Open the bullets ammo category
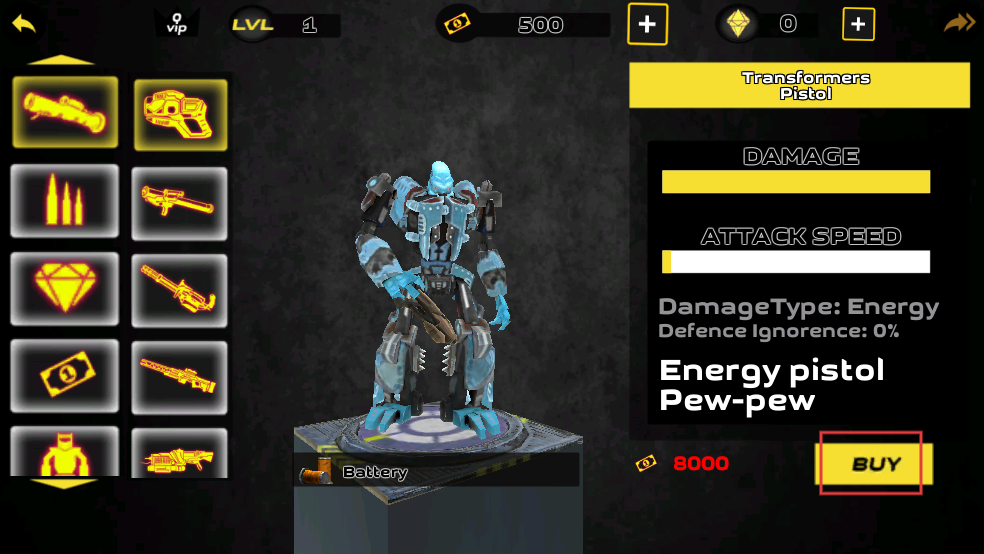 click(x=65, y=200)
